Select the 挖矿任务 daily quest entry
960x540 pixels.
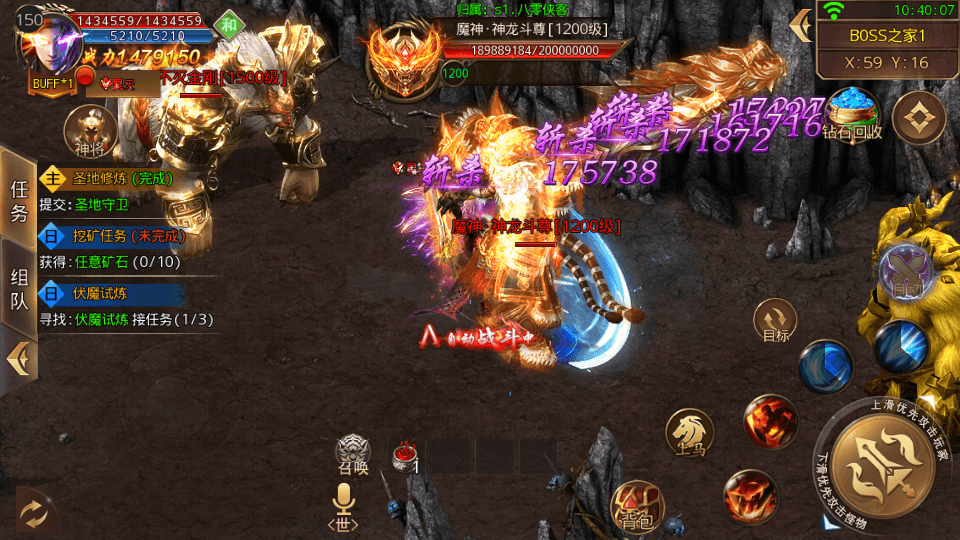pyautogui.click(x=112, y=237)
